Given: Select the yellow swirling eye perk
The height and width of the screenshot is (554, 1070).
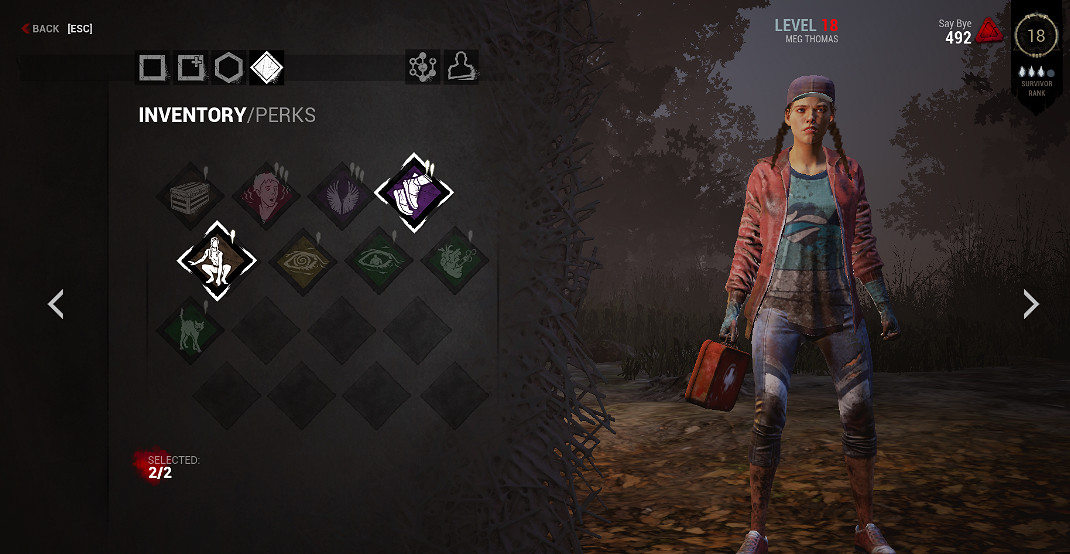Looking at the screenshot, I should click(302, 262).
